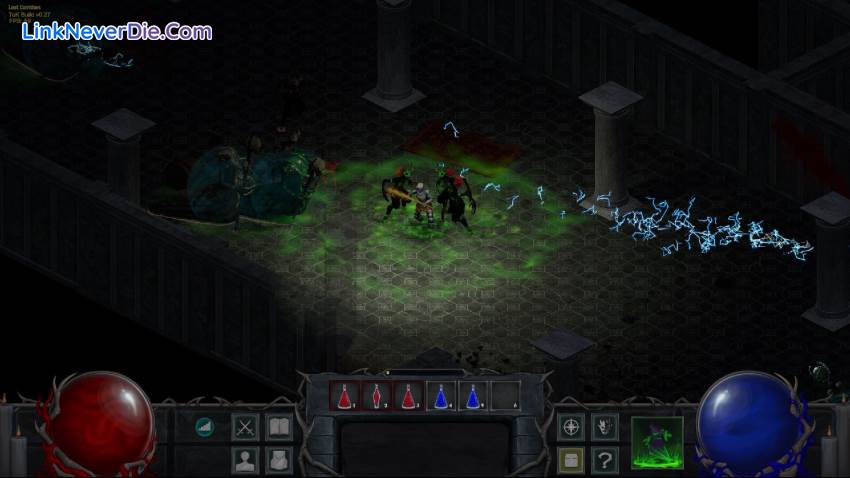This screenshot has width=850, height=478.
Task: Open the book button
Action: coord(279,427)
